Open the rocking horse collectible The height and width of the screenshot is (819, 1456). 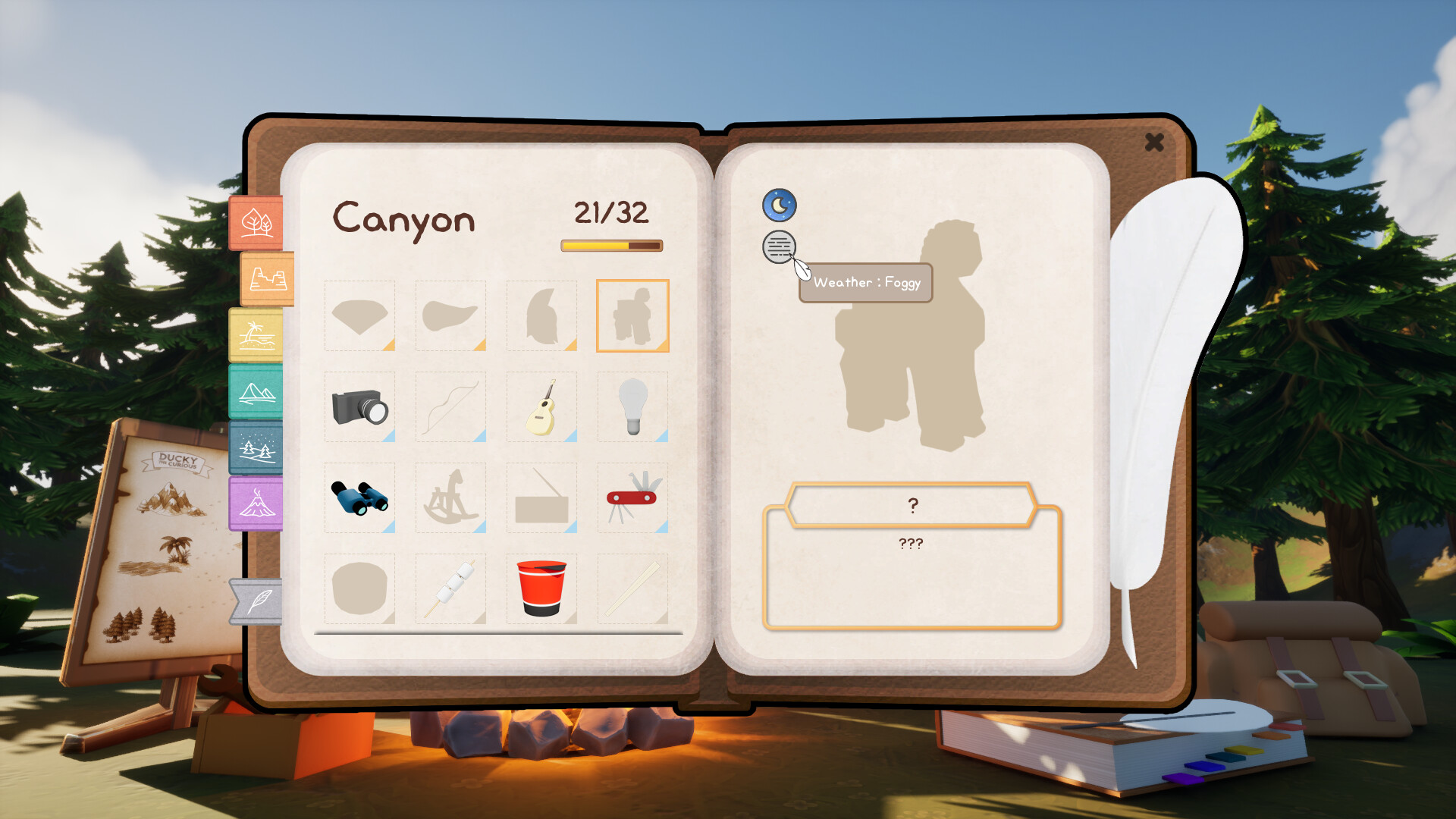click(450, 499)
